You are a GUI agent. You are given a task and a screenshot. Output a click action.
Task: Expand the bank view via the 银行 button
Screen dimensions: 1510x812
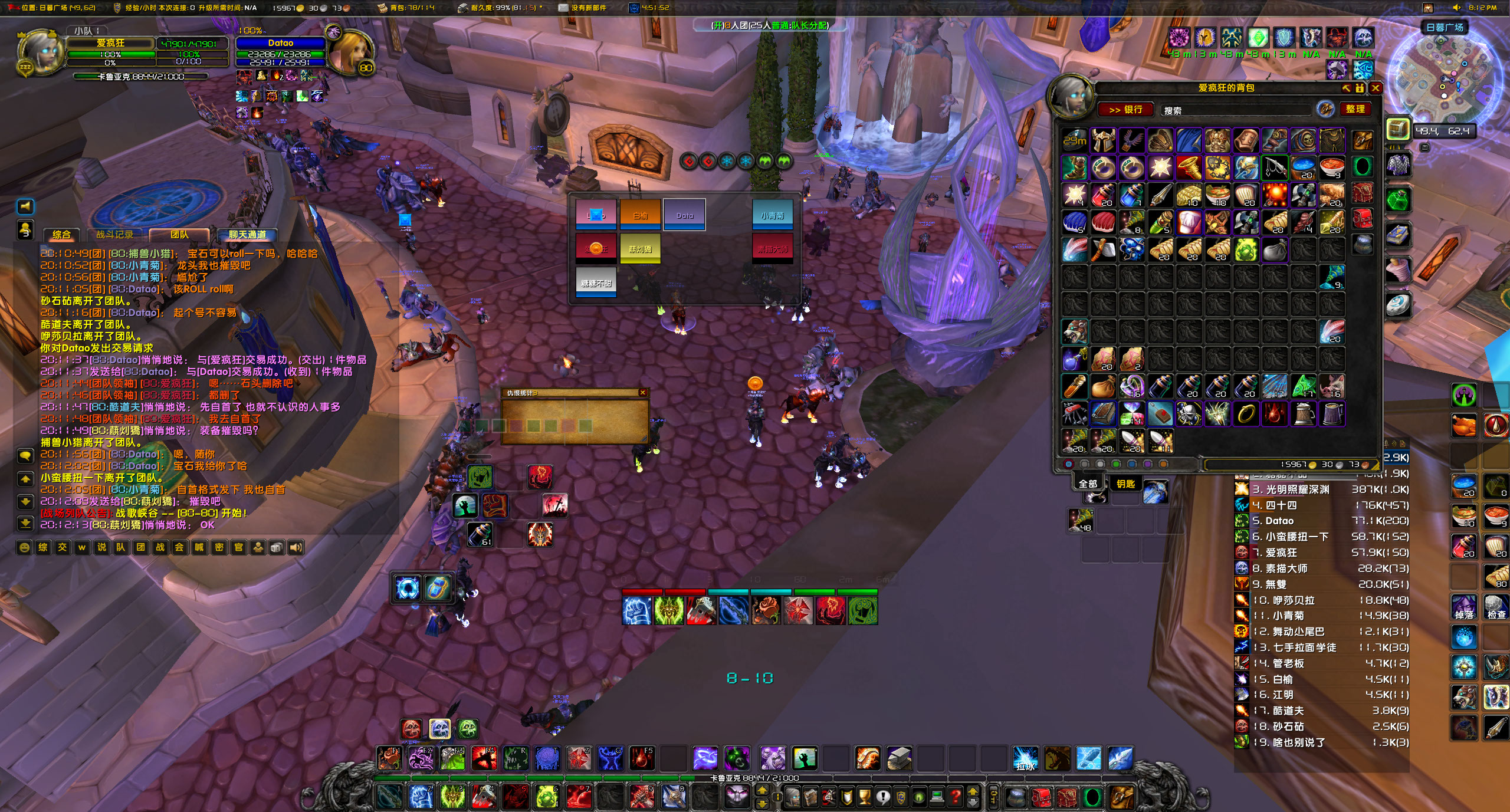click(1127, 110)
